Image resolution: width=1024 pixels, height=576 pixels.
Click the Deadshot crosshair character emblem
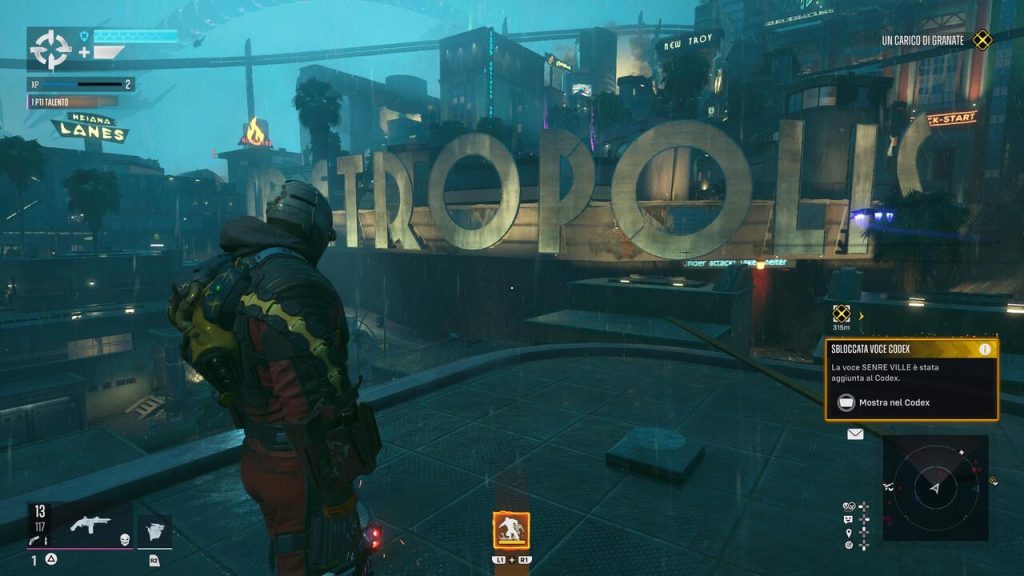[x=50, y=47]
